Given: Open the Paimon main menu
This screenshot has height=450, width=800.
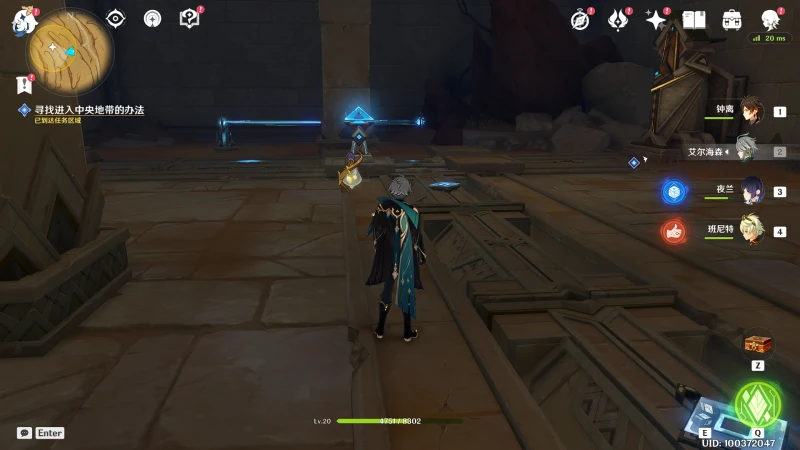Looking at the screenshot, I should coord(24,20).
